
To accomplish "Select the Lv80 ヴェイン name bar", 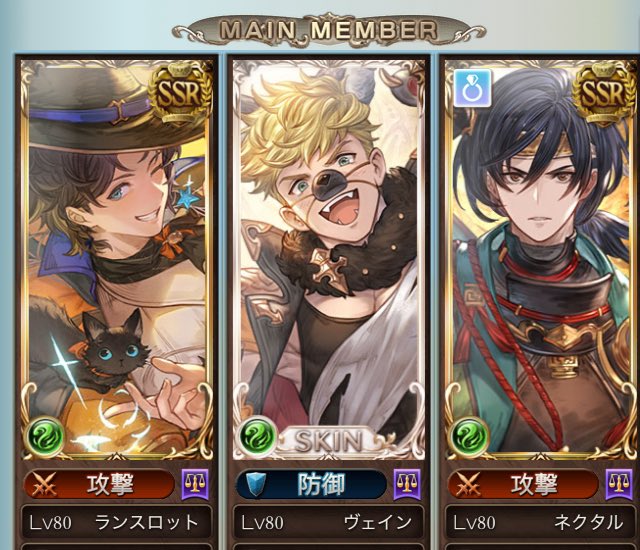I will 329,523.
